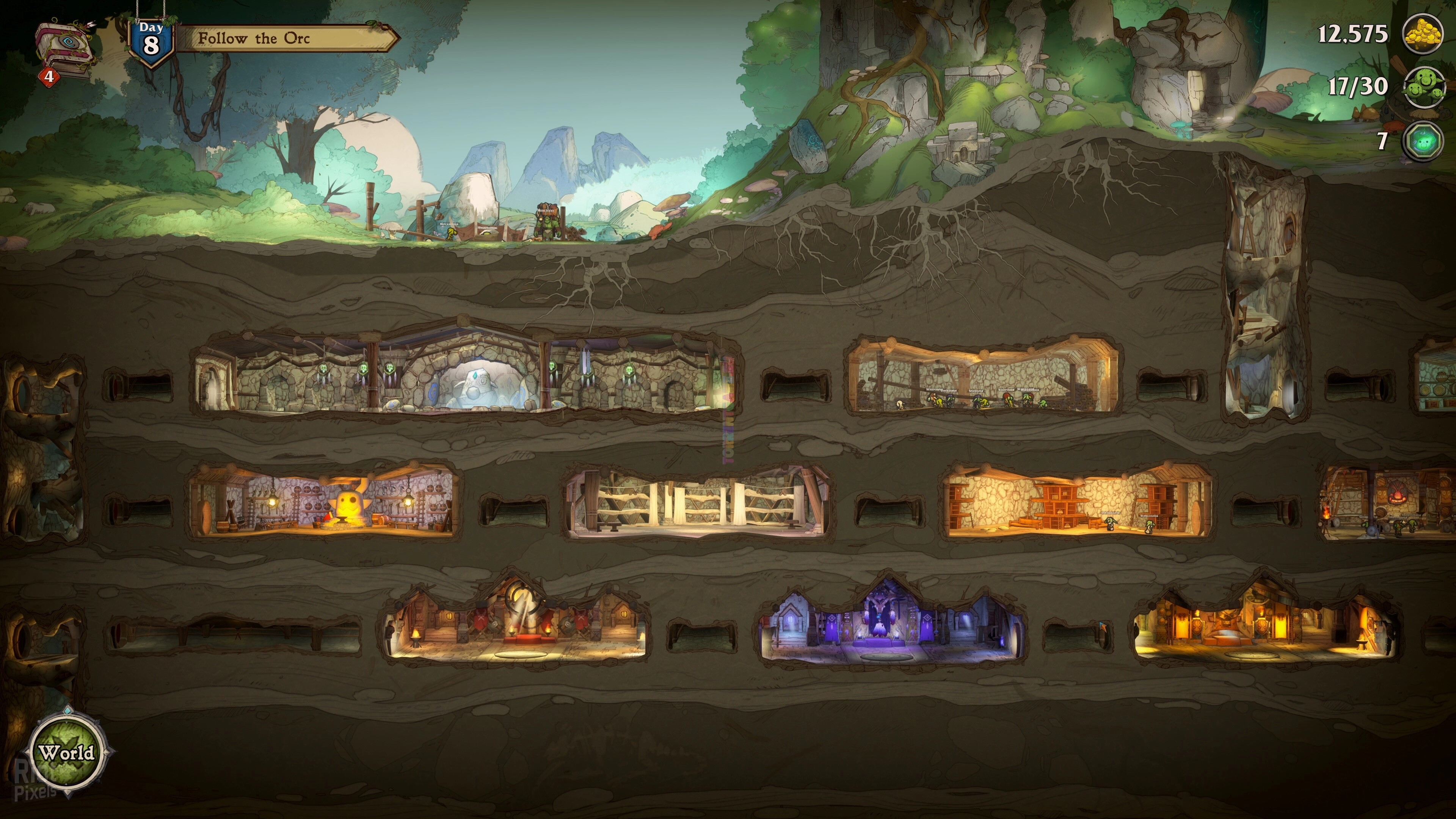Open the goblin population icon
1456x819 pixels.
pyautogui.click(x=1423, y=86)
